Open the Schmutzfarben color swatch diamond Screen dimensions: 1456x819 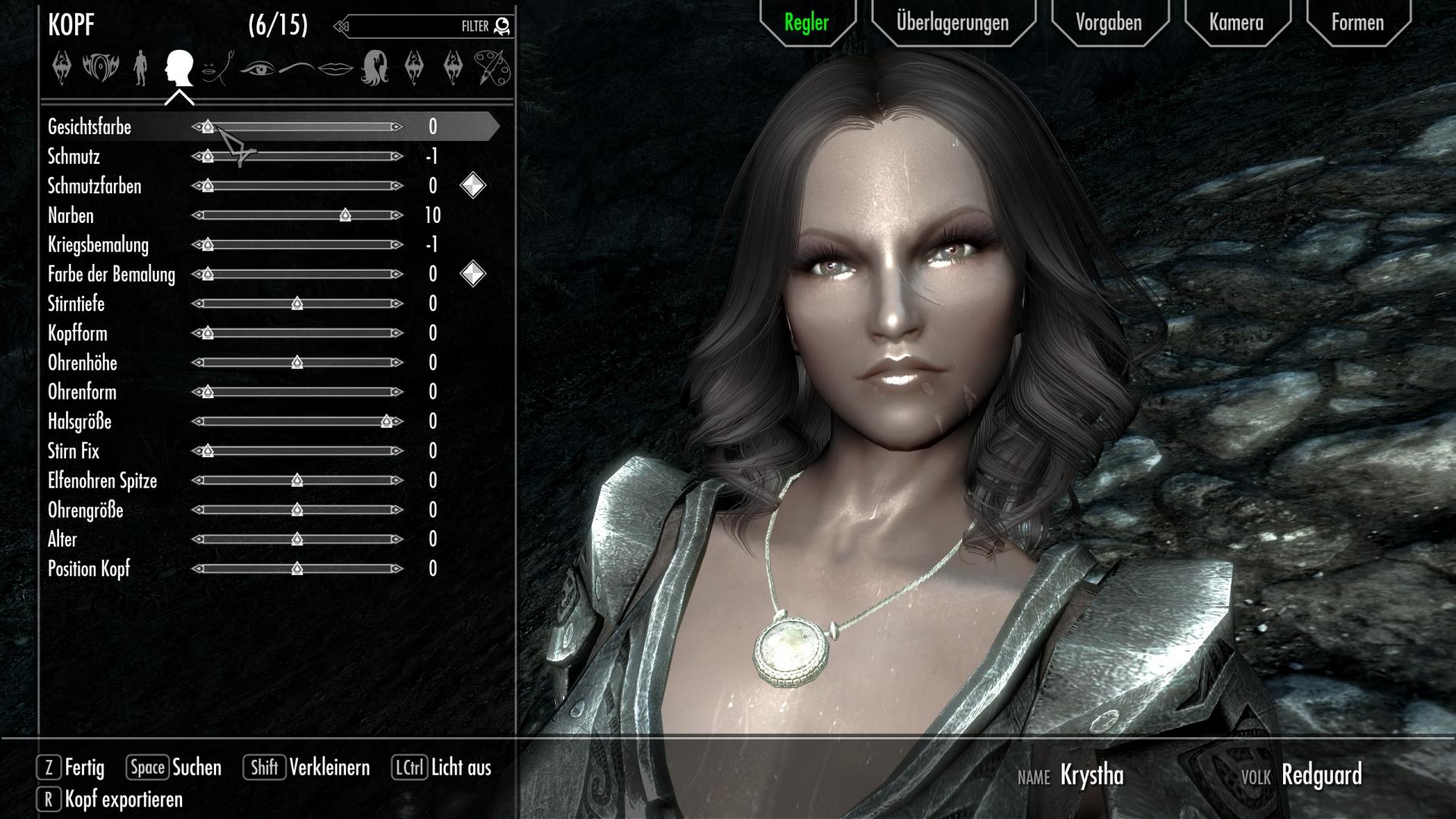(x=472, y=186)
